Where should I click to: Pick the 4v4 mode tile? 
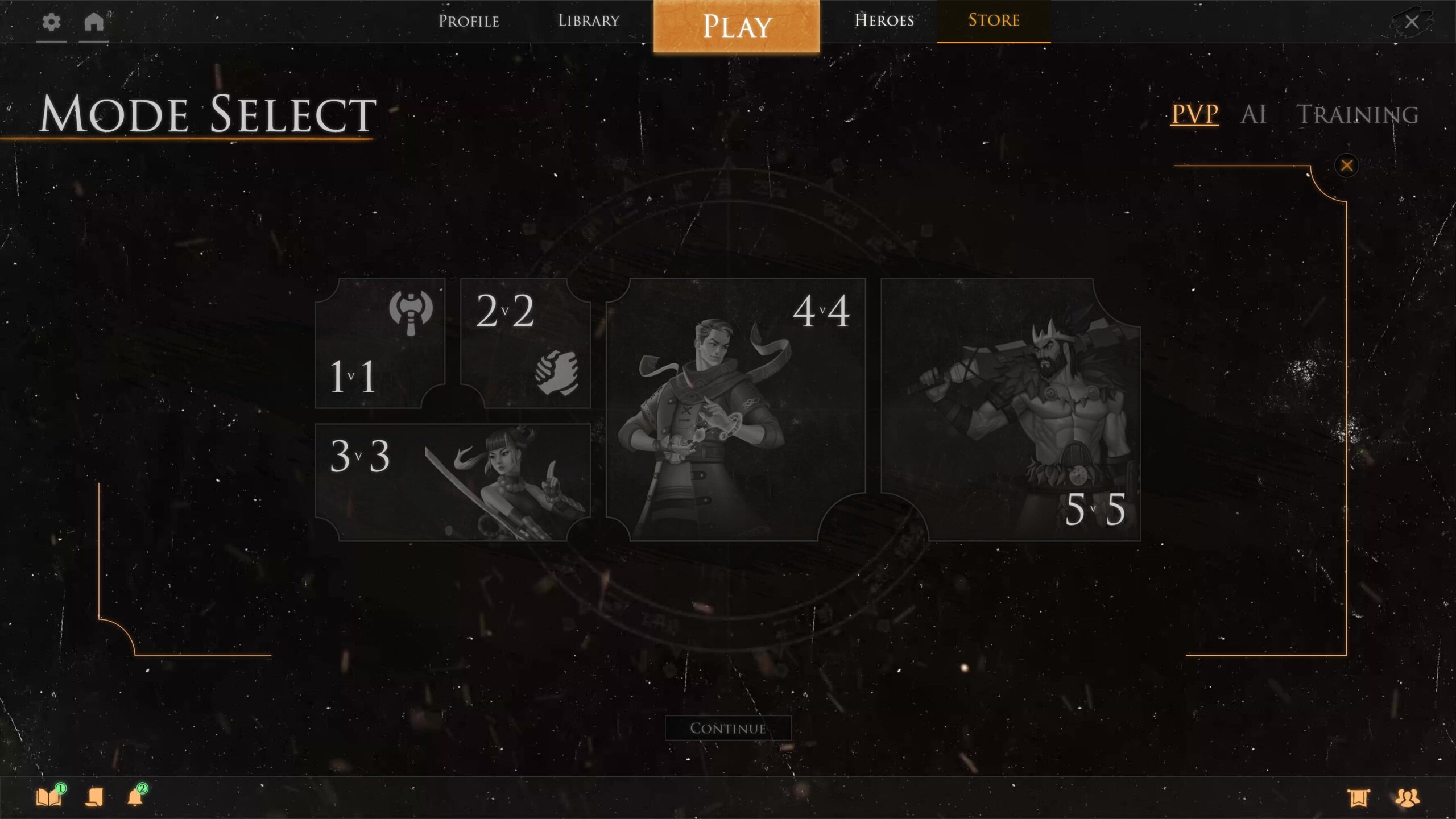tap(735, 409)
